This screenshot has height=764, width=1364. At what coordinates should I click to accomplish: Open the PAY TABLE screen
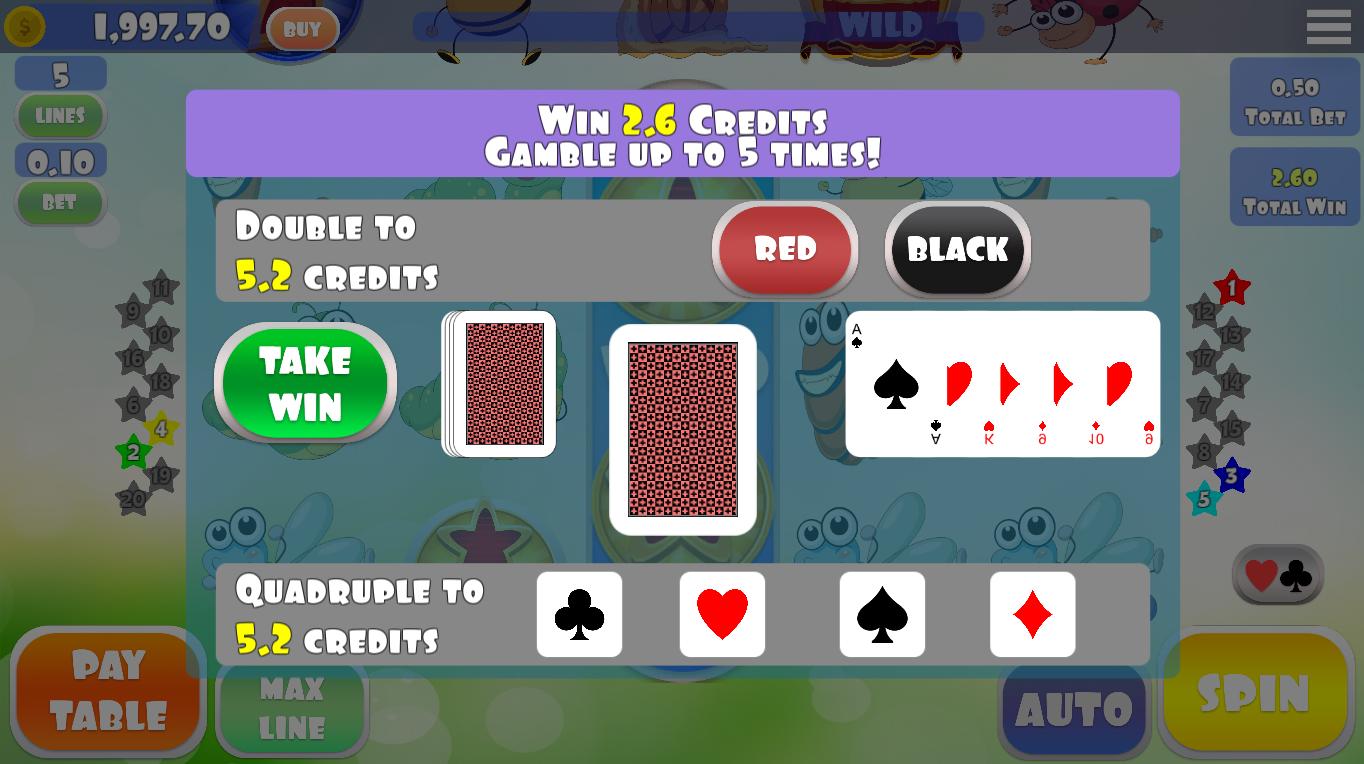[107, 690]
